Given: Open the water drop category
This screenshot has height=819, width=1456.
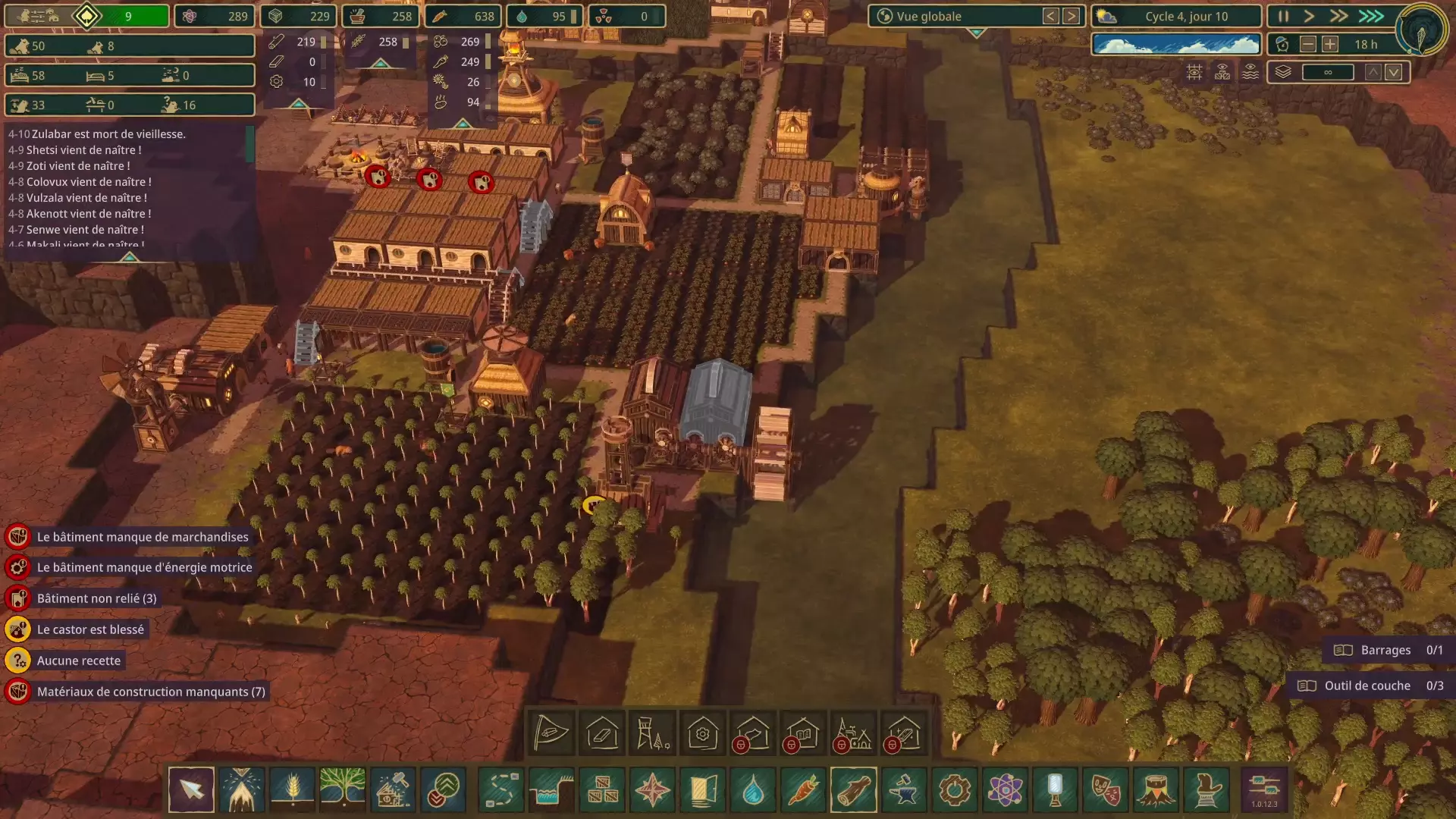Looking at the screenshot, I should pyautogui.click(x=752, y=790).
